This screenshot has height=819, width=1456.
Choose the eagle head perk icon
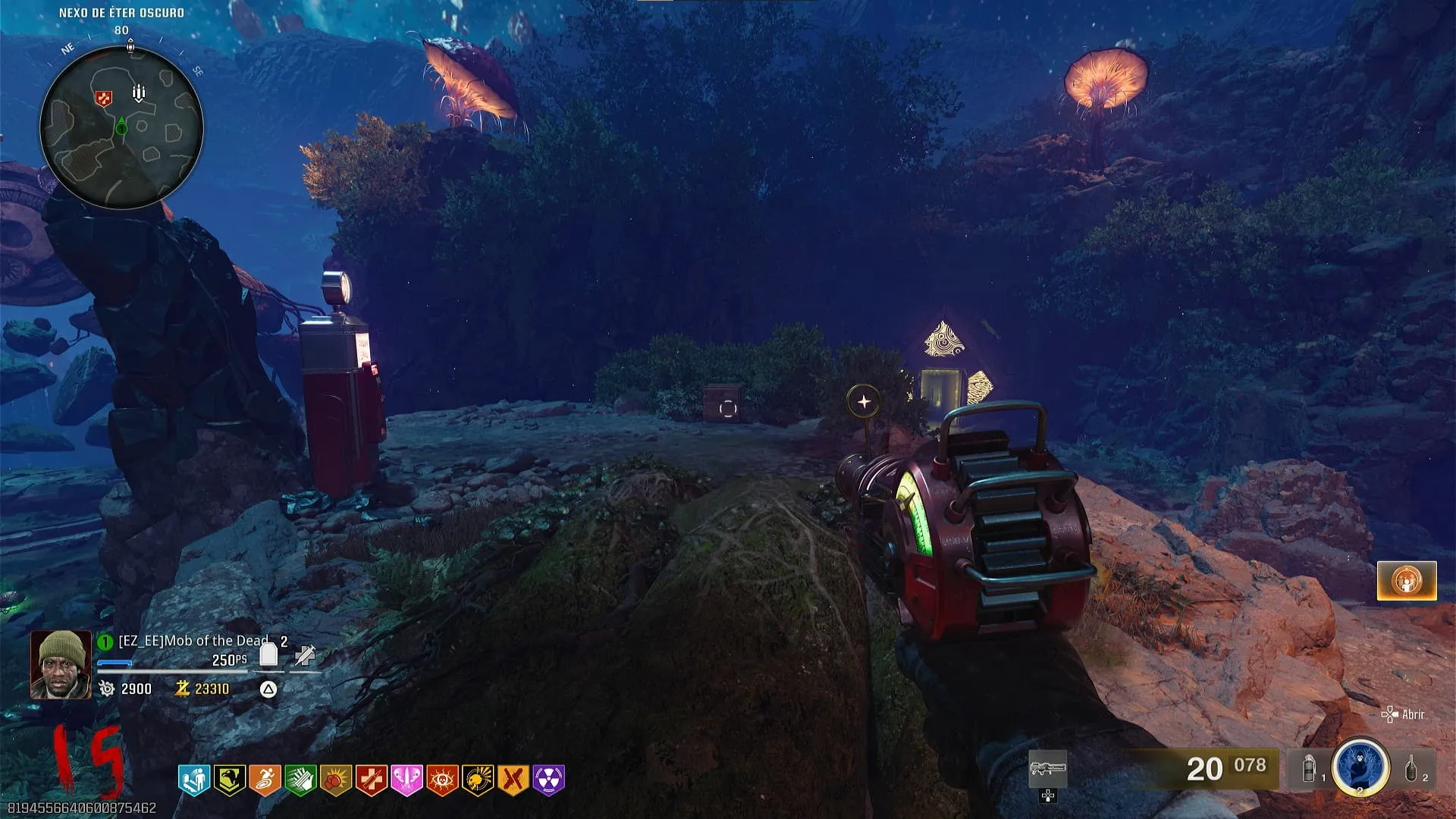[229, 780]
